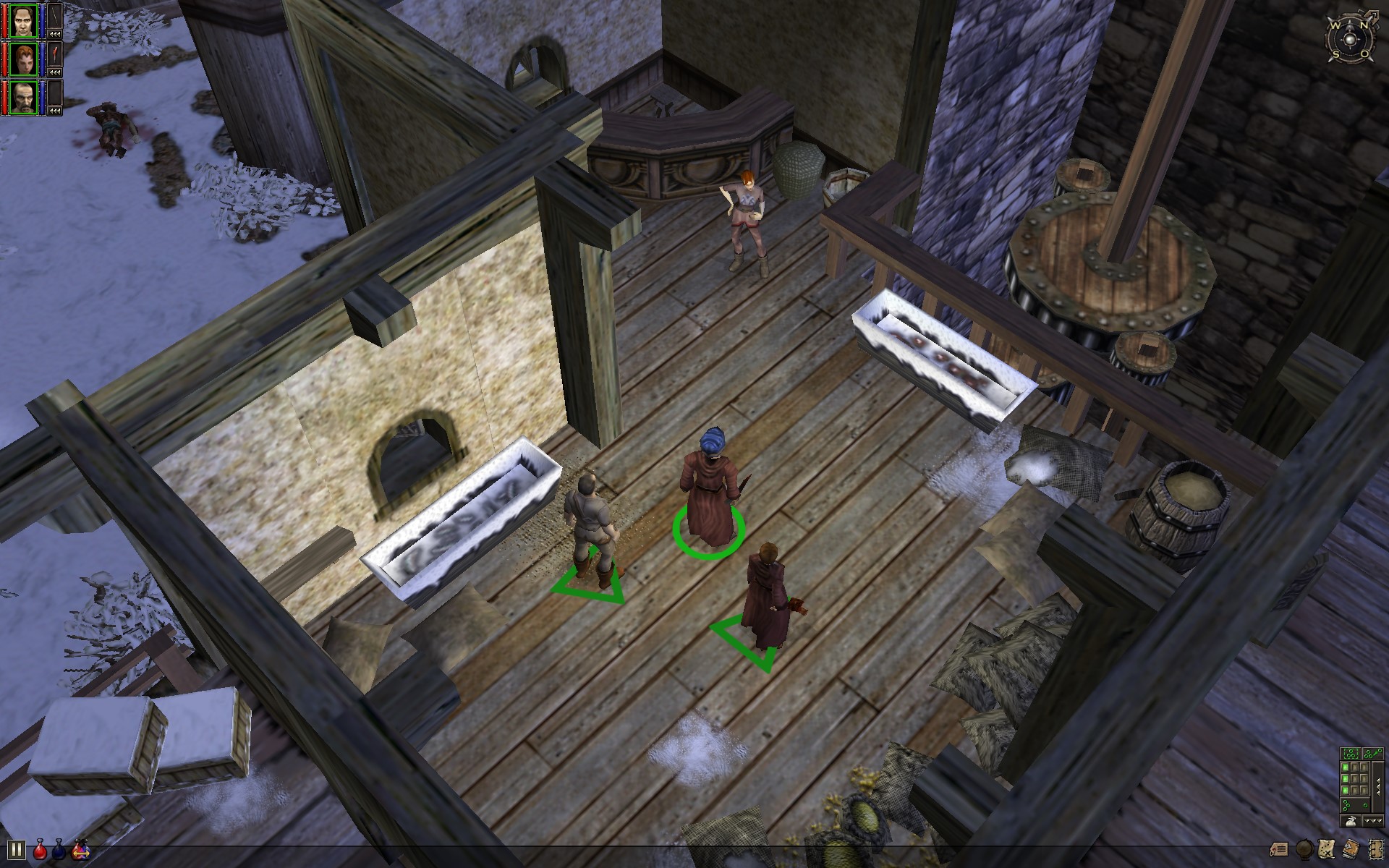Select all party members button
Viewport: 1389px width, 868px height.
(1351, 754)
